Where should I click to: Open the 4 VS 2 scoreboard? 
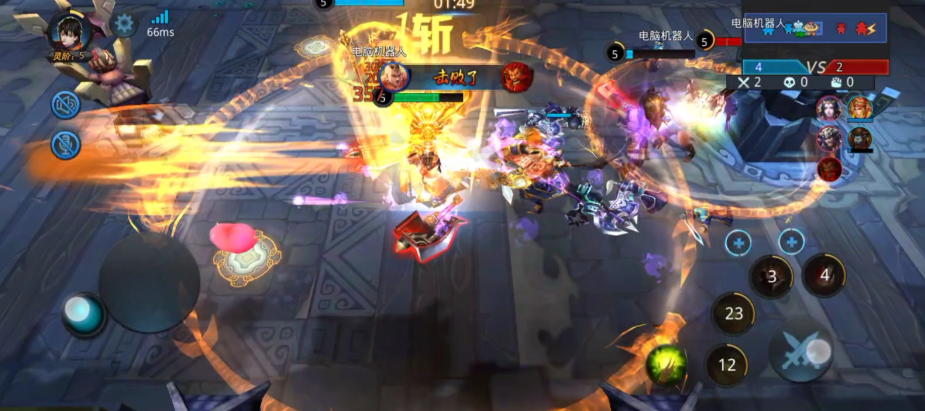coord(815,67)
